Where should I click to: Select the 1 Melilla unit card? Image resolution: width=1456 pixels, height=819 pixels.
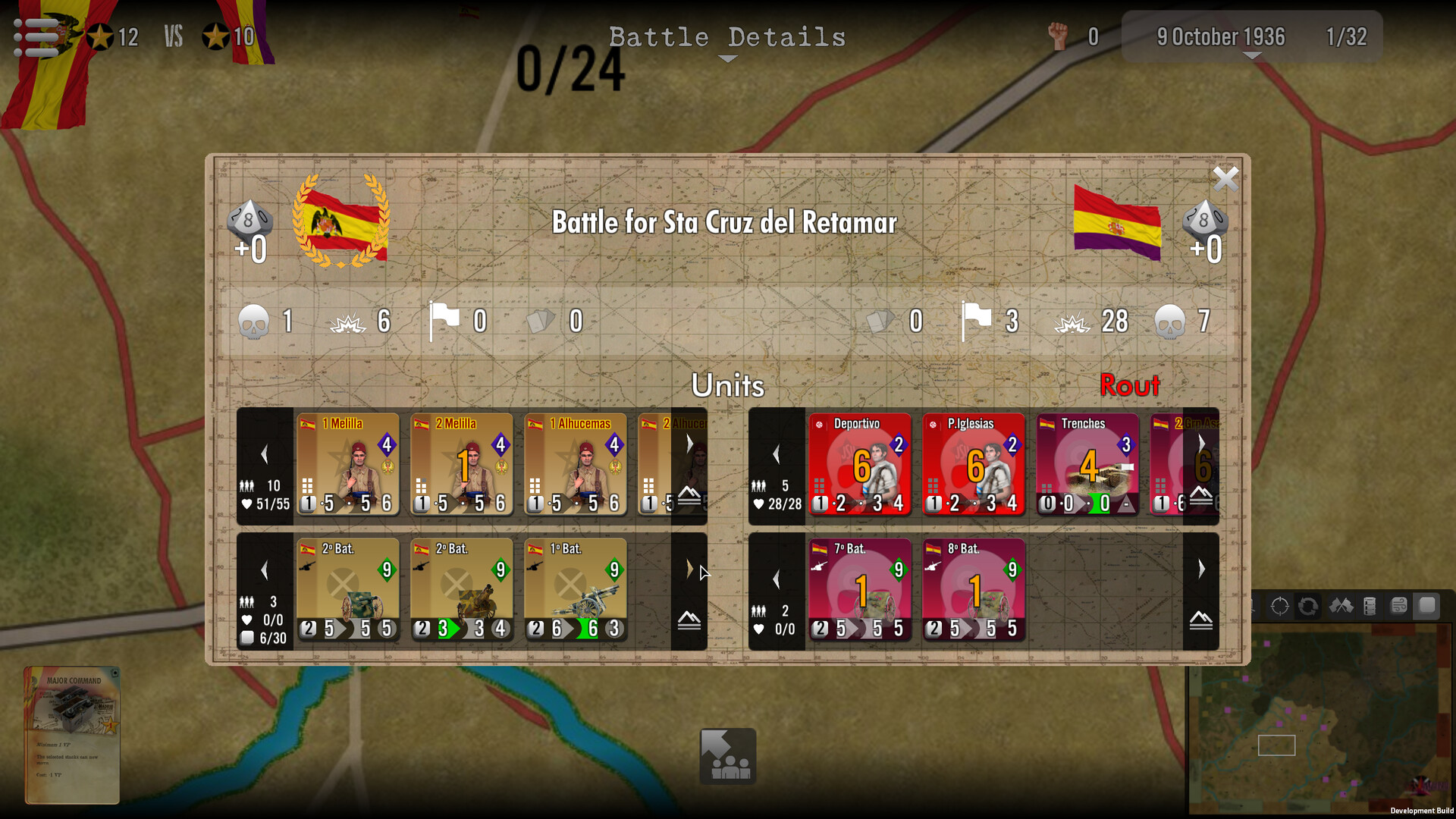tap(347, 464)
